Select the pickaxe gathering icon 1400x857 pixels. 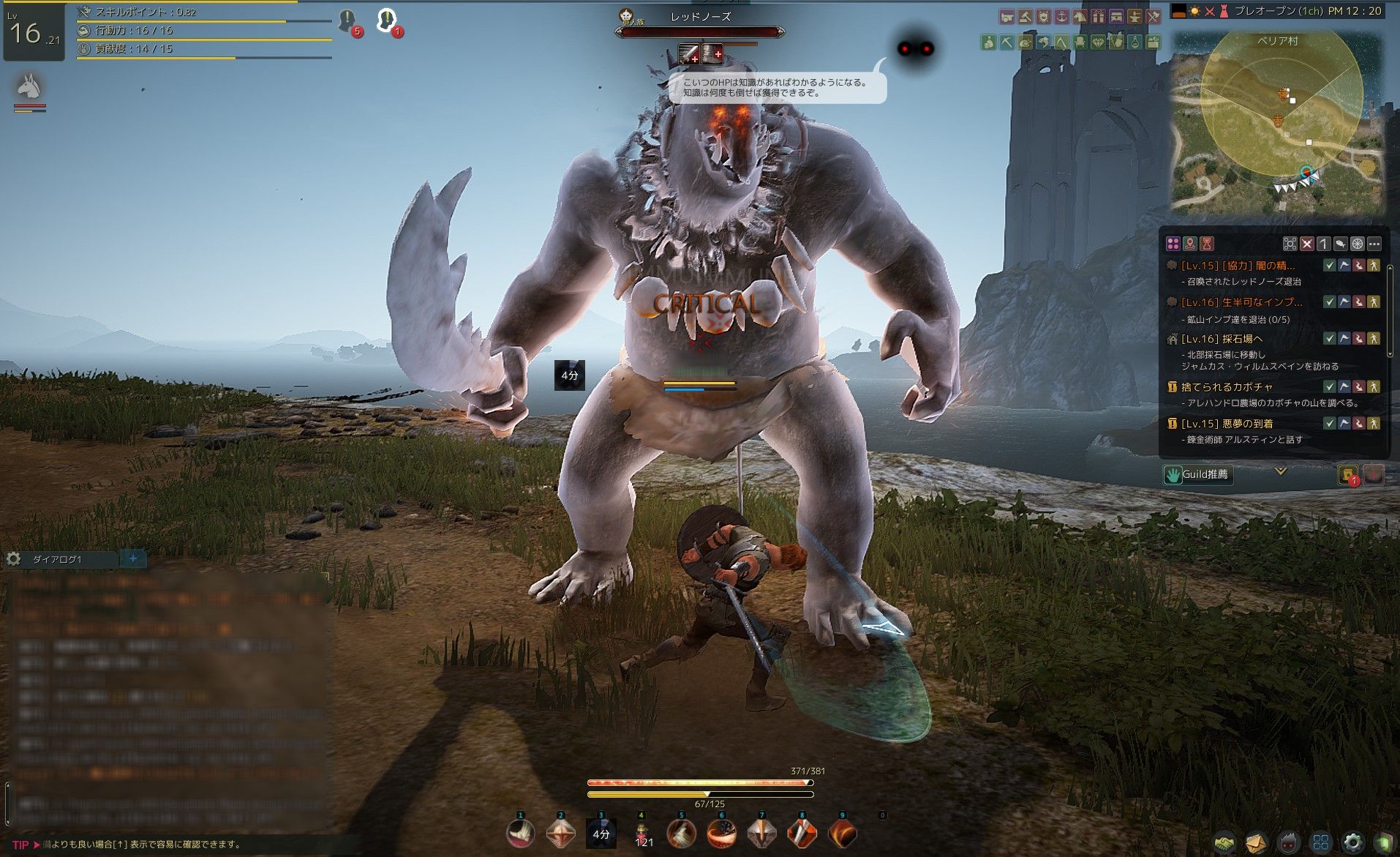click(1007, 43)
